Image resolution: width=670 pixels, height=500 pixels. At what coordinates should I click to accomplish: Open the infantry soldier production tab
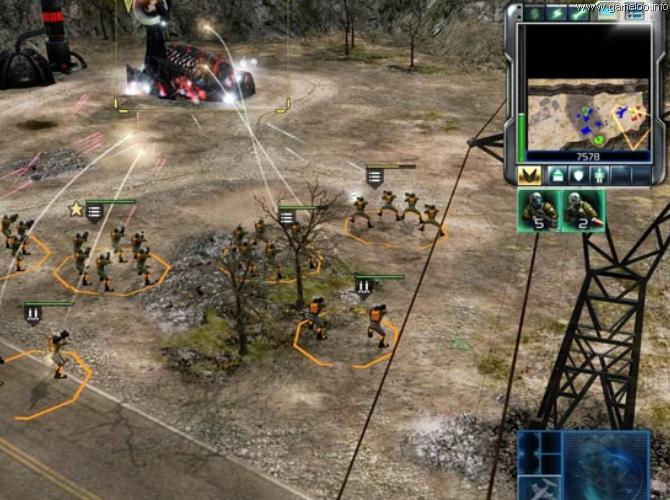tap(601, 176)
